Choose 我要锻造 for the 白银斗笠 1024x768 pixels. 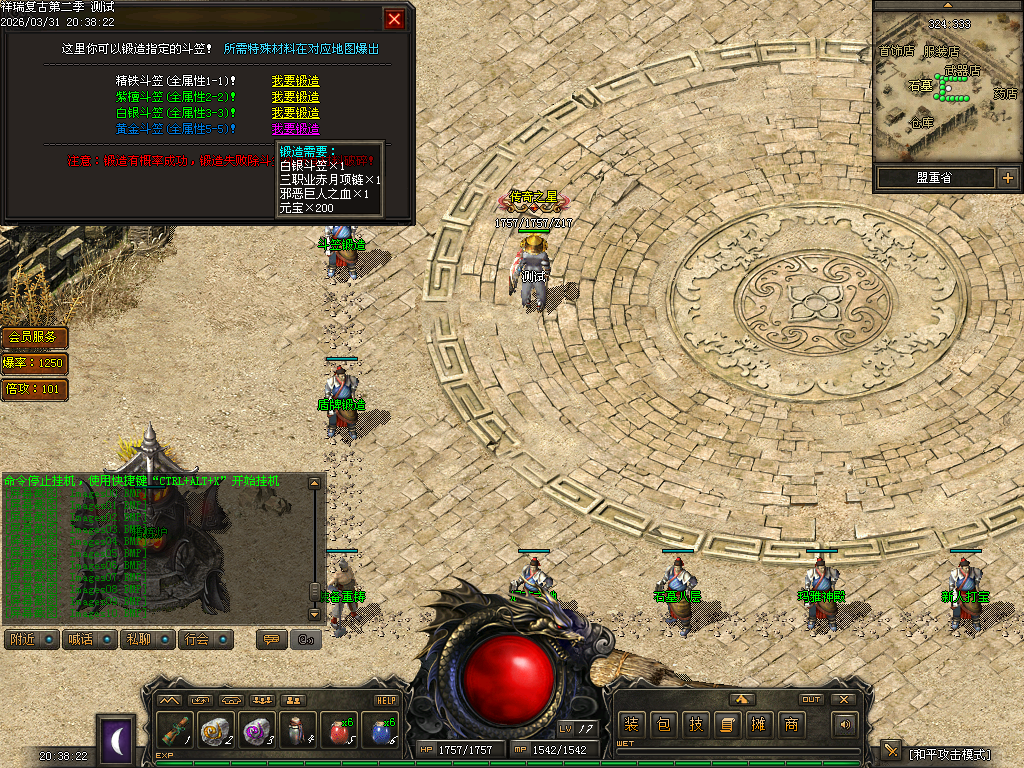(295, 113)
